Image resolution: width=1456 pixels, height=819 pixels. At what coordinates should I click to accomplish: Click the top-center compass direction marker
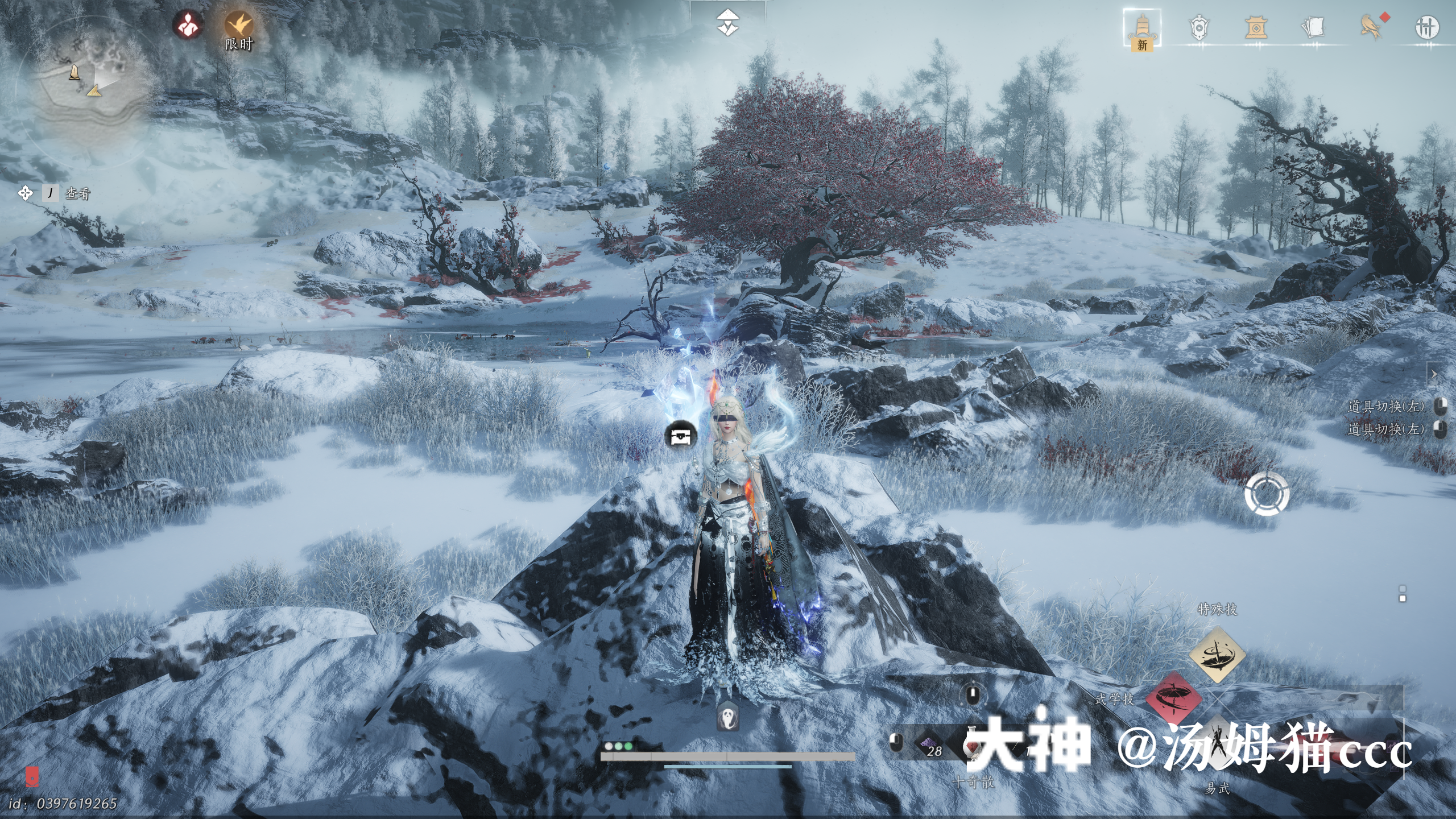[x=727, y=22]
